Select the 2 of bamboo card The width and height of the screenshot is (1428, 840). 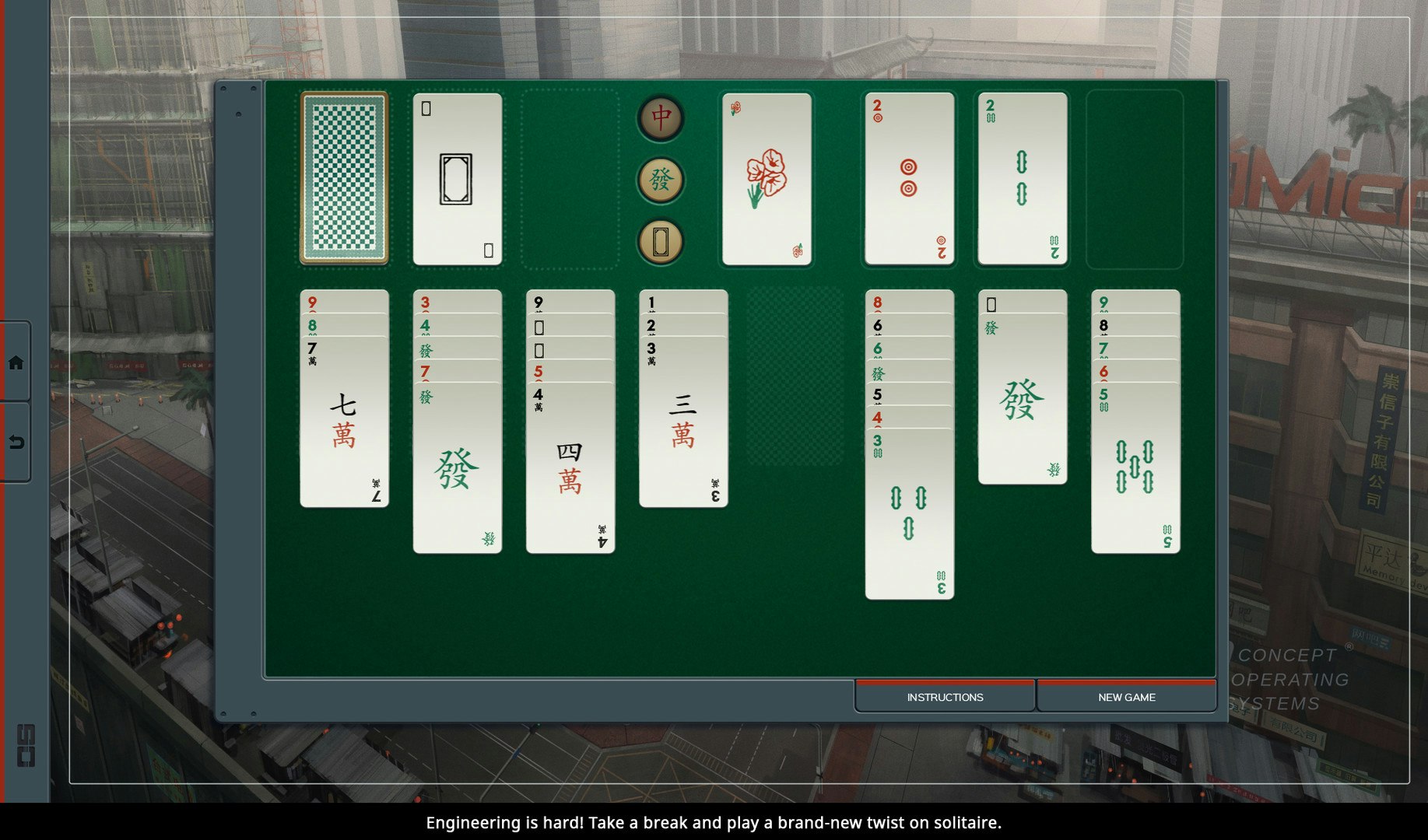[1022, 177]
